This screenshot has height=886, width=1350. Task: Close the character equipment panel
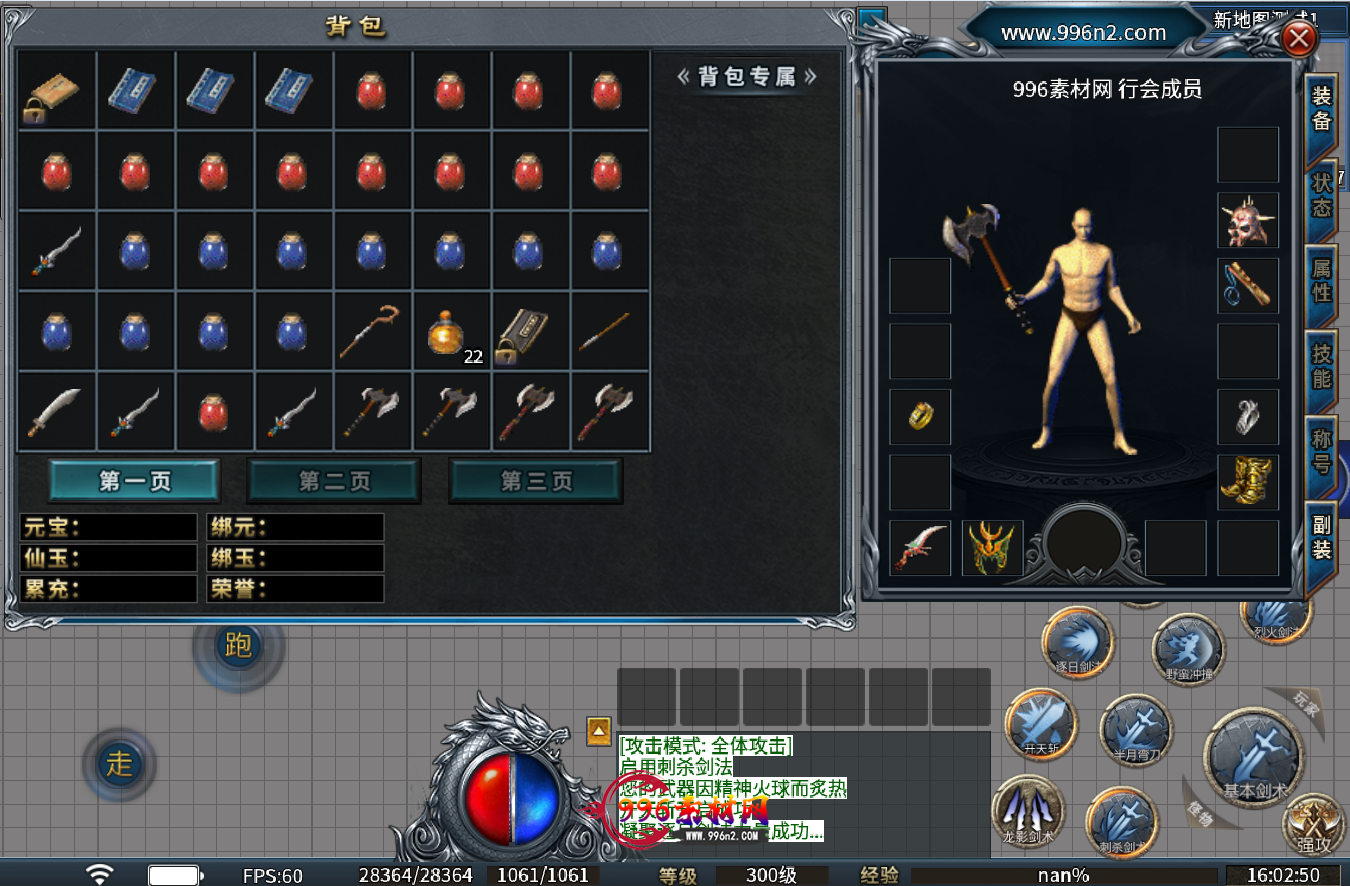pos(1299,39)
